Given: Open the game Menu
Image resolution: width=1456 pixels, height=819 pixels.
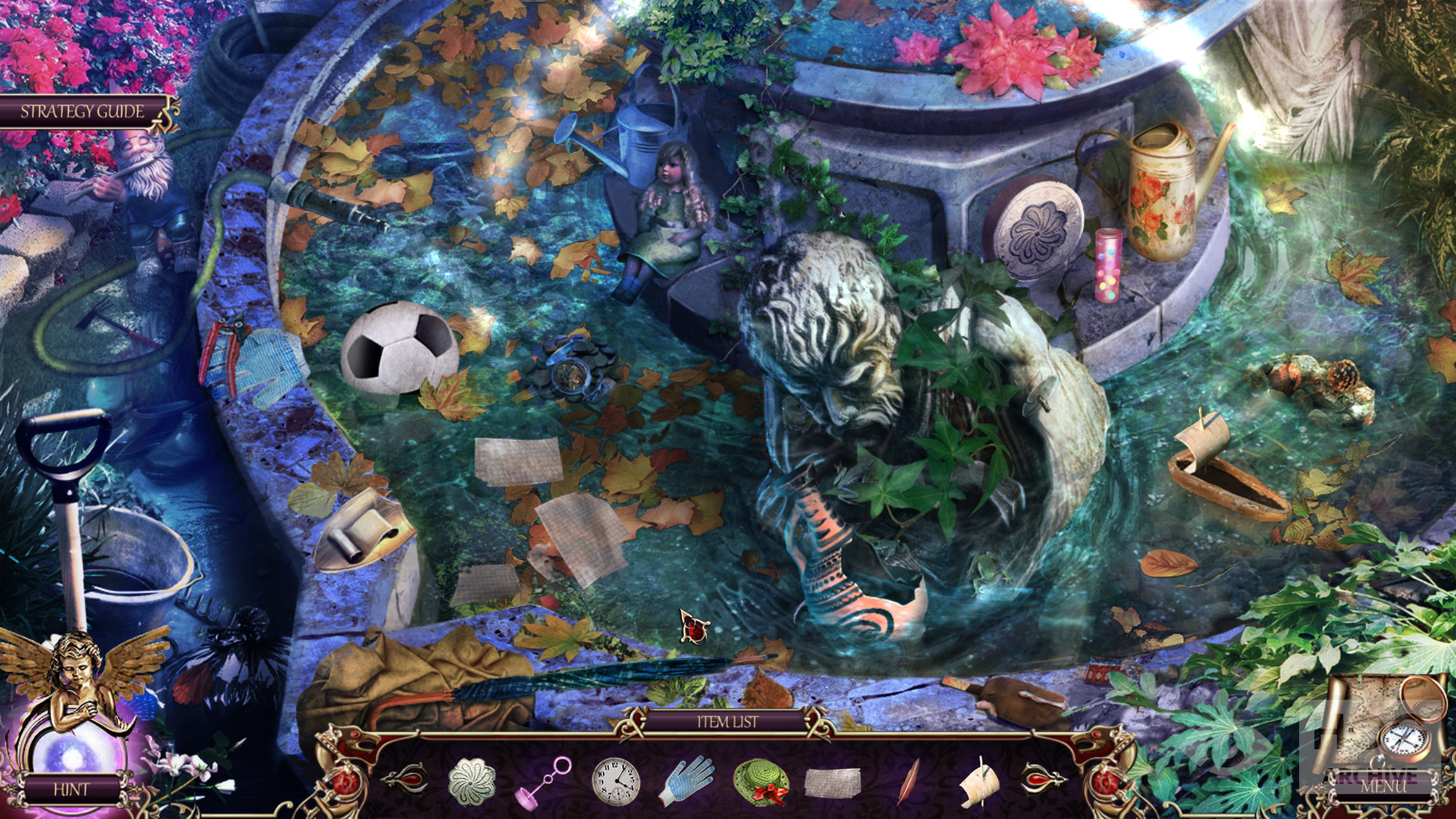Looking at the screenshot, I should 1382,786.
